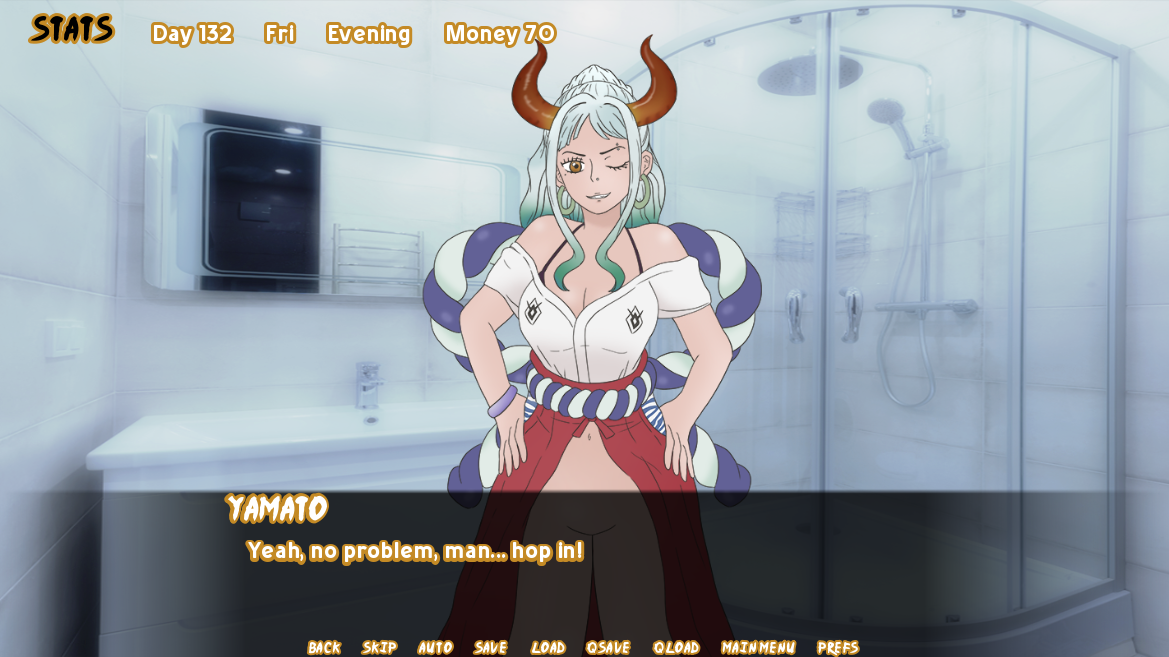Toggle Auto dialogue advance
Viewport: 1169px width, 657px height.
pos(435,647)
